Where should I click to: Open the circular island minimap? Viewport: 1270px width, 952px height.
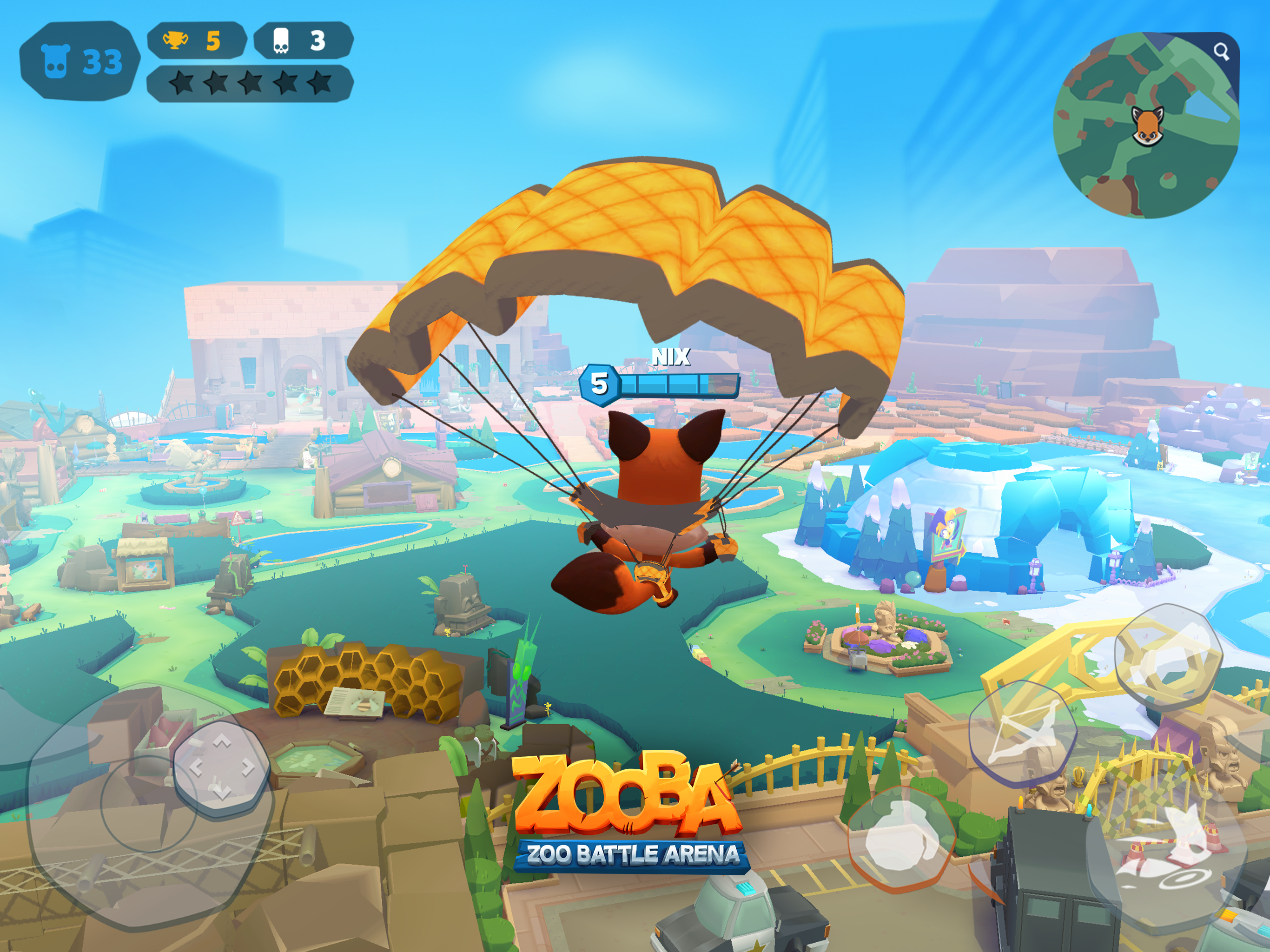coord(1145,126)
